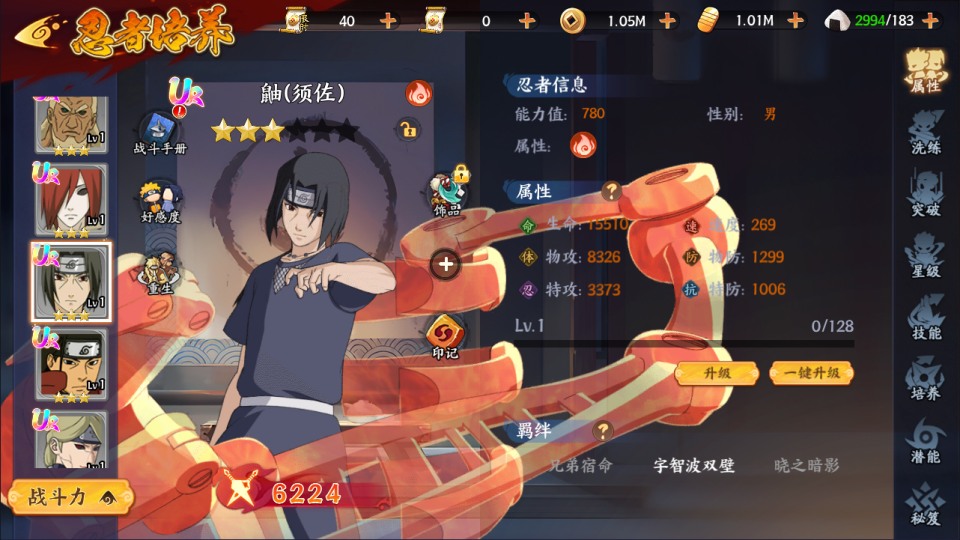This screenshot has width=960, height=540.
Task: Use the 一键升级 one-tap upgrade button
Action: 811,373
